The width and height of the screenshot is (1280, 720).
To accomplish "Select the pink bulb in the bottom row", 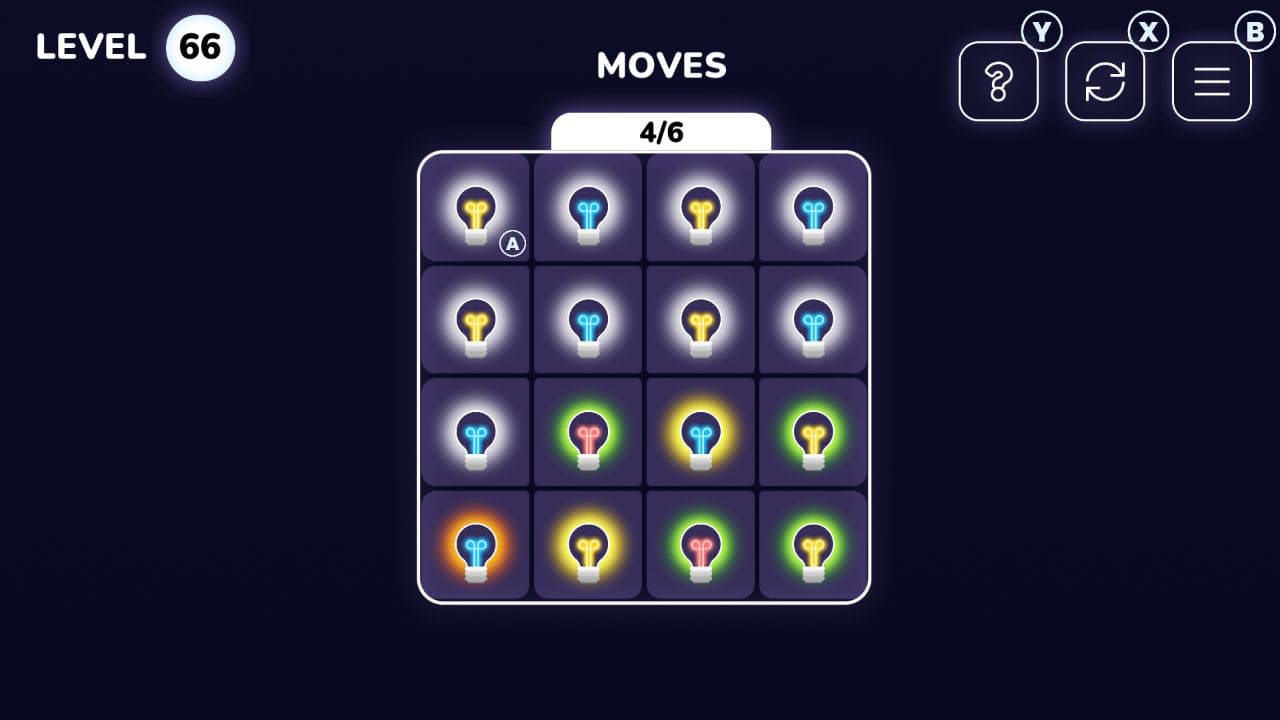I will 700,546.
